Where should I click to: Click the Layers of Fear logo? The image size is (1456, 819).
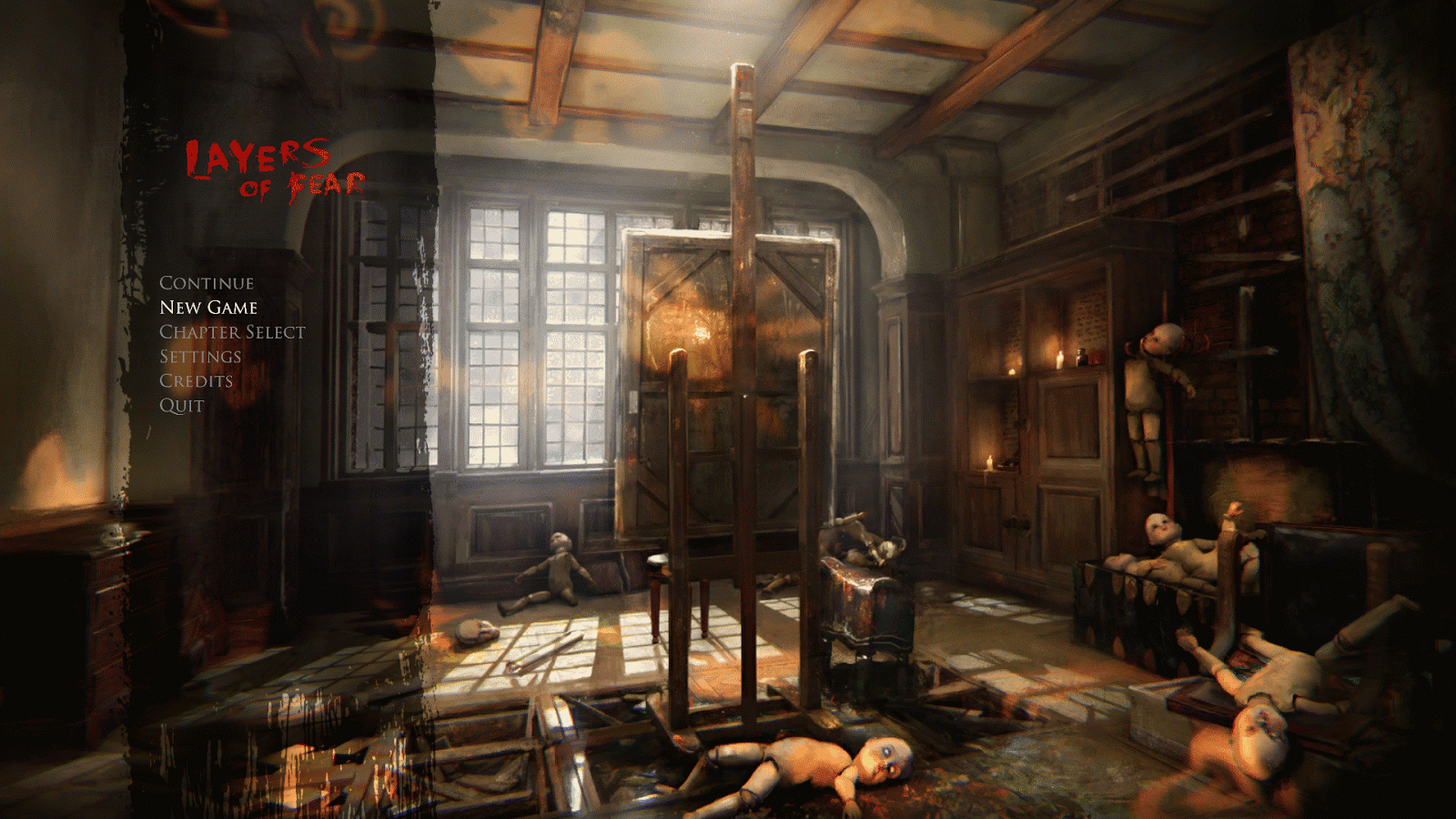[x=275, y=167]
